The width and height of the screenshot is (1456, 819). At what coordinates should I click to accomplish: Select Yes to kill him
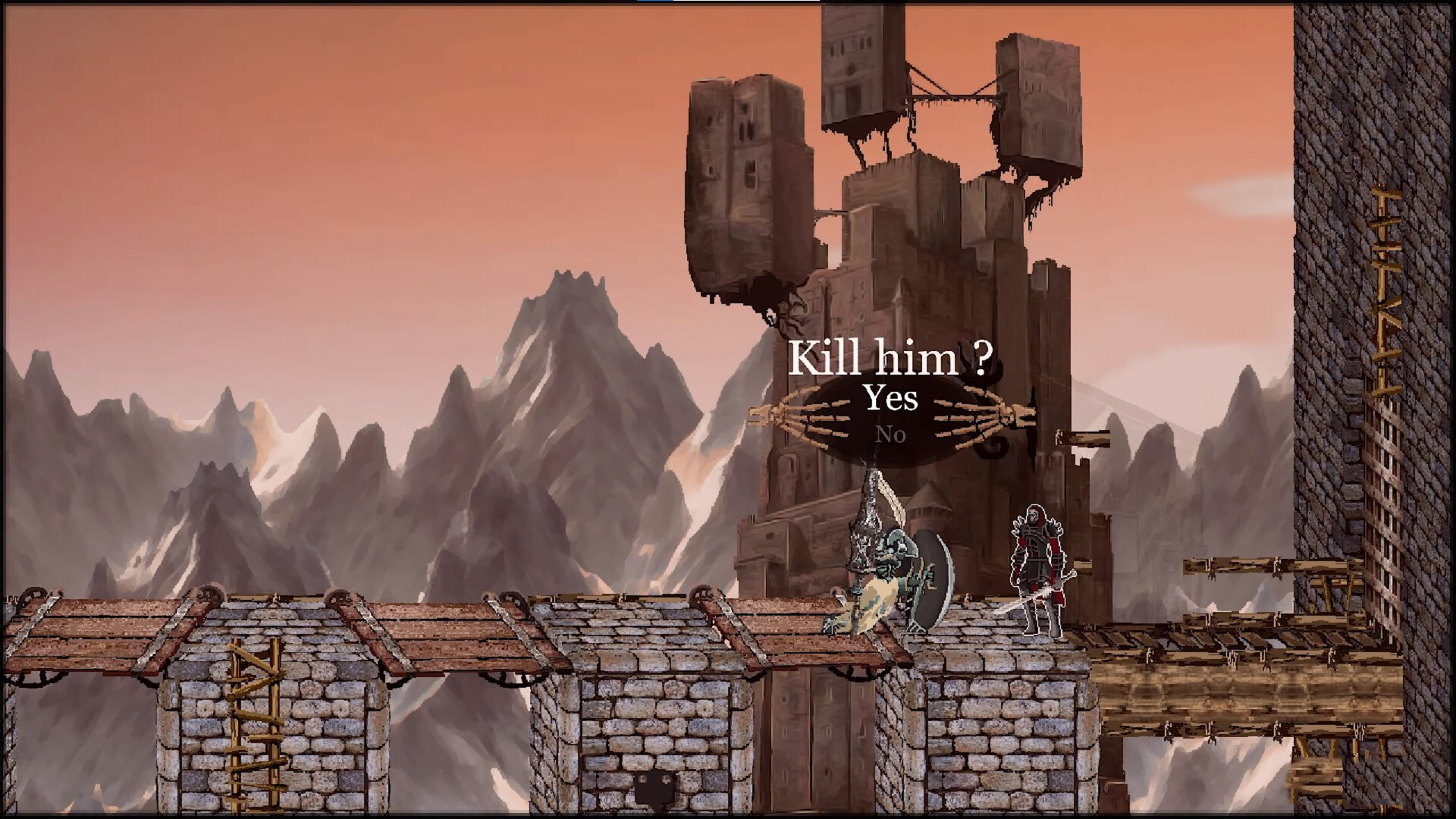891,399
